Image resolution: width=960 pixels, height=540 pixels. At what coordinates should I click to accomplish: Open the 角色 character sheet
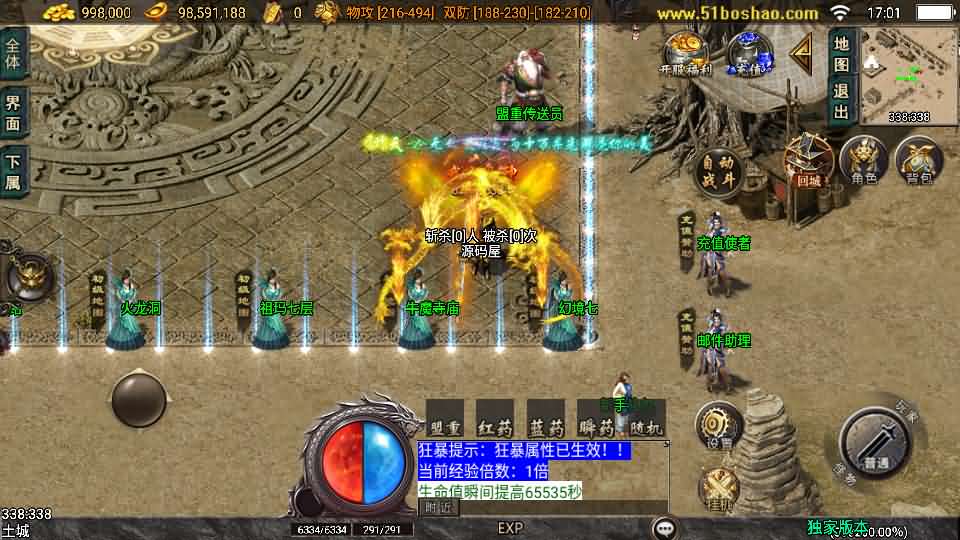(x=863, y=161)
